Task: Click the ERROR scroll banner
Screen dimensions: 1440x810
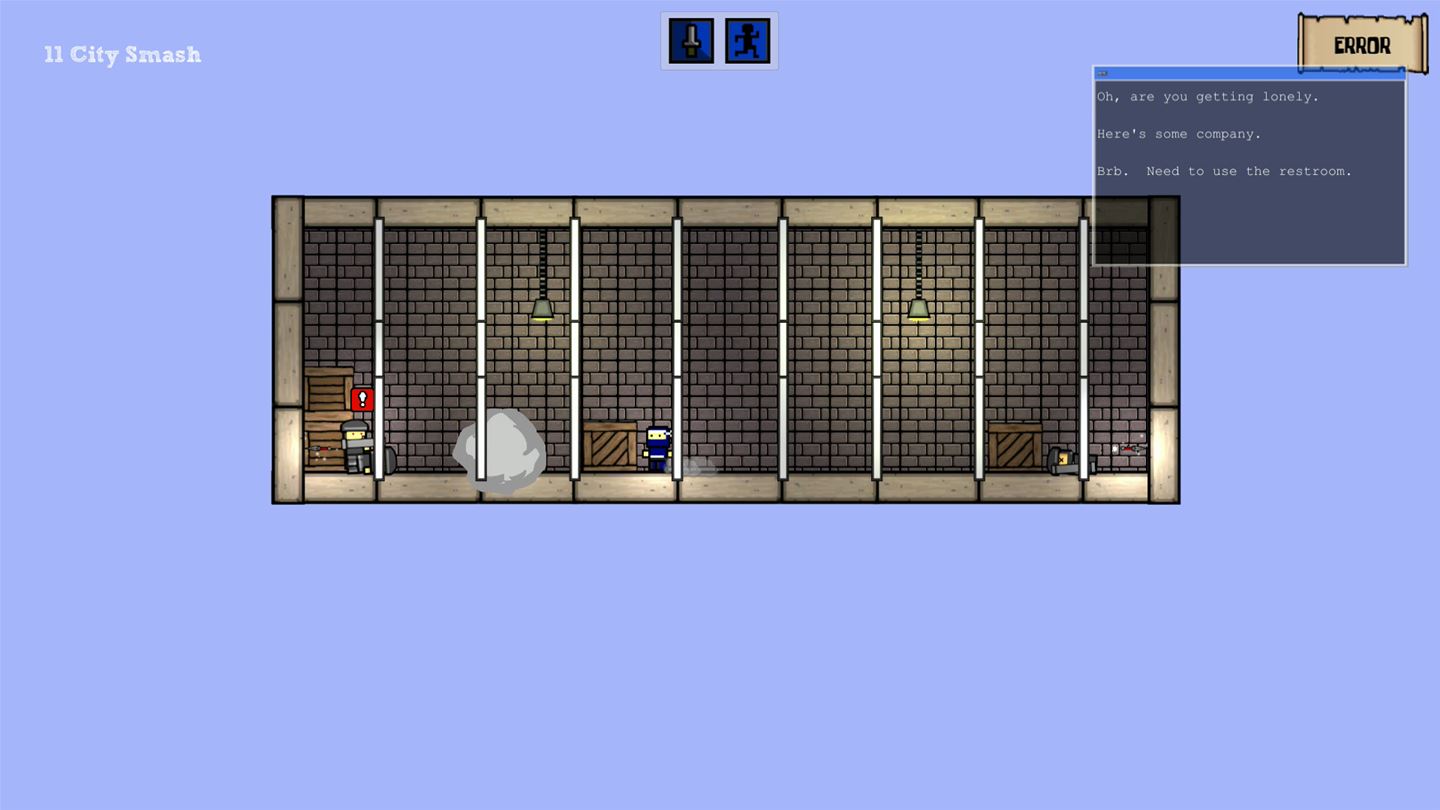Action: (x=1362, y=44)
